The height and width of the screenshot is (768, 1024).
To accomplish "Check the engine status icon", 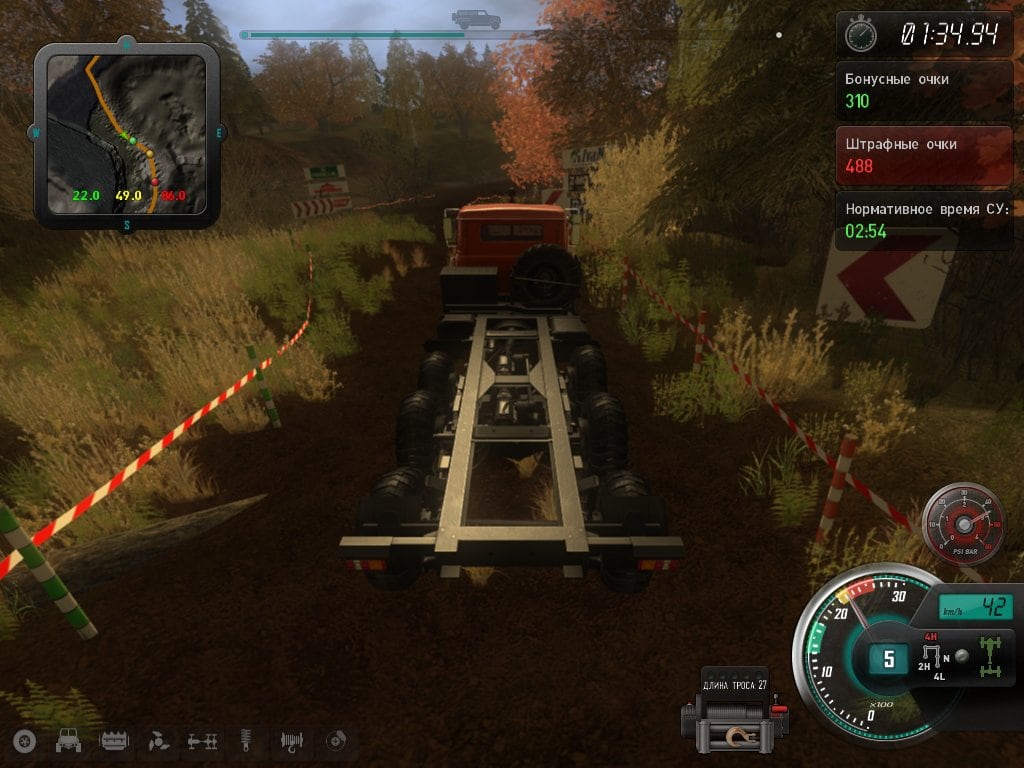I will (114, 741).
